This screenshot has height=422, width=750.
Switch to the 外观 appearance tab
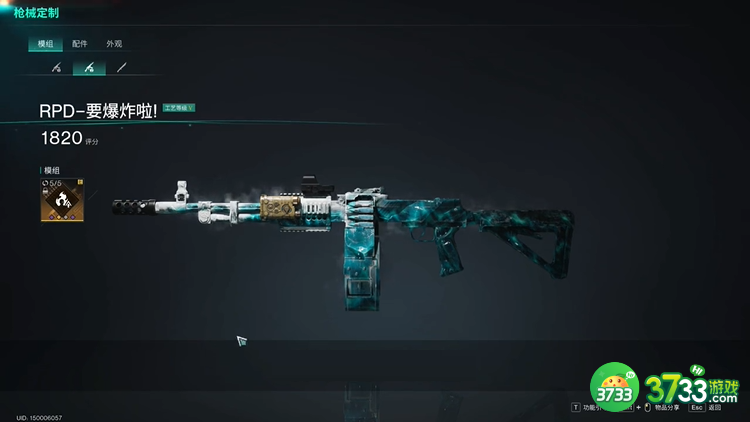point(114,44)
